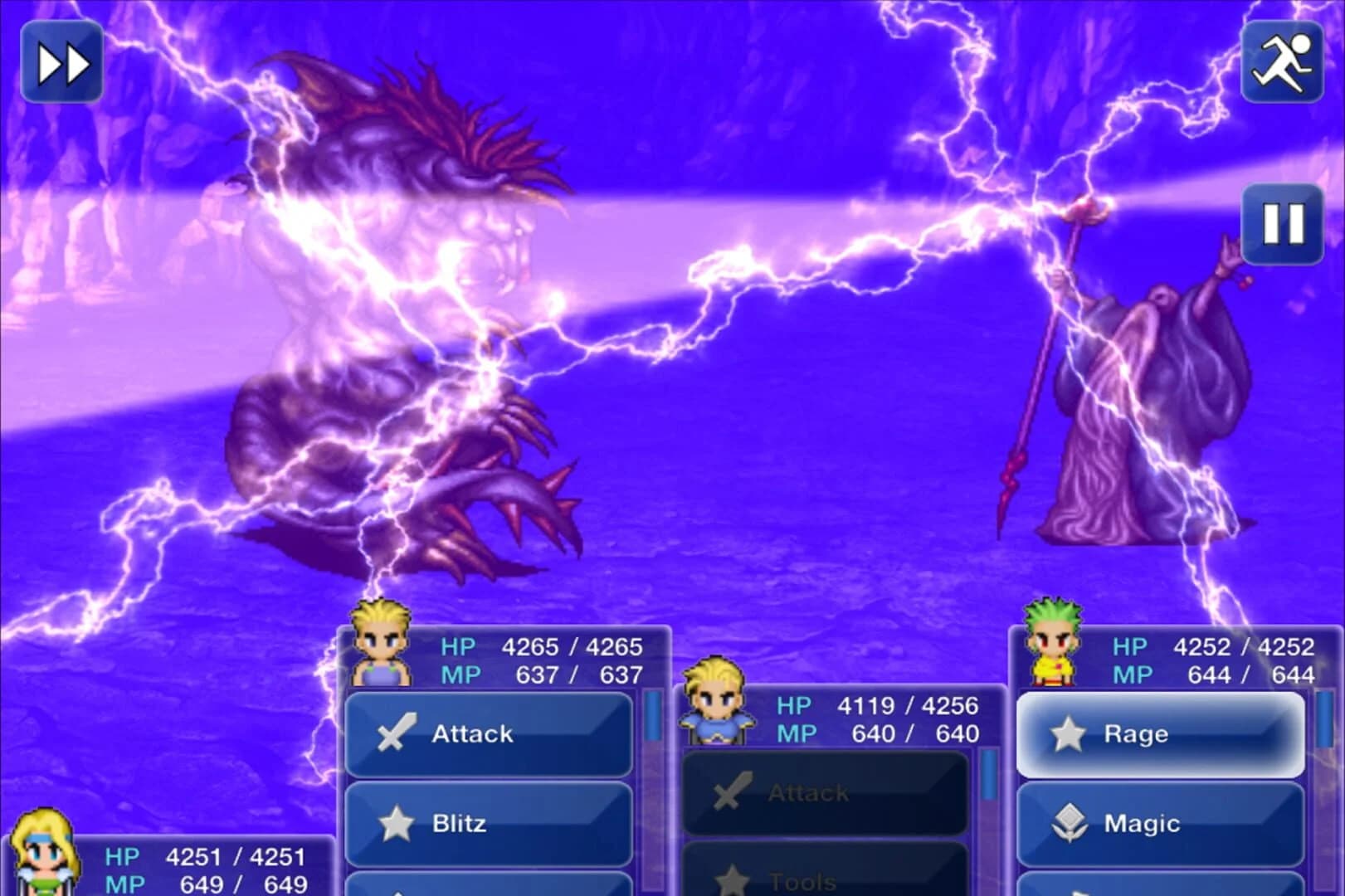Viewport: 1345px width, 896px height.
Task: Select the Attack sword icon in Sabin's menu
Action: [x=396, y=733]
